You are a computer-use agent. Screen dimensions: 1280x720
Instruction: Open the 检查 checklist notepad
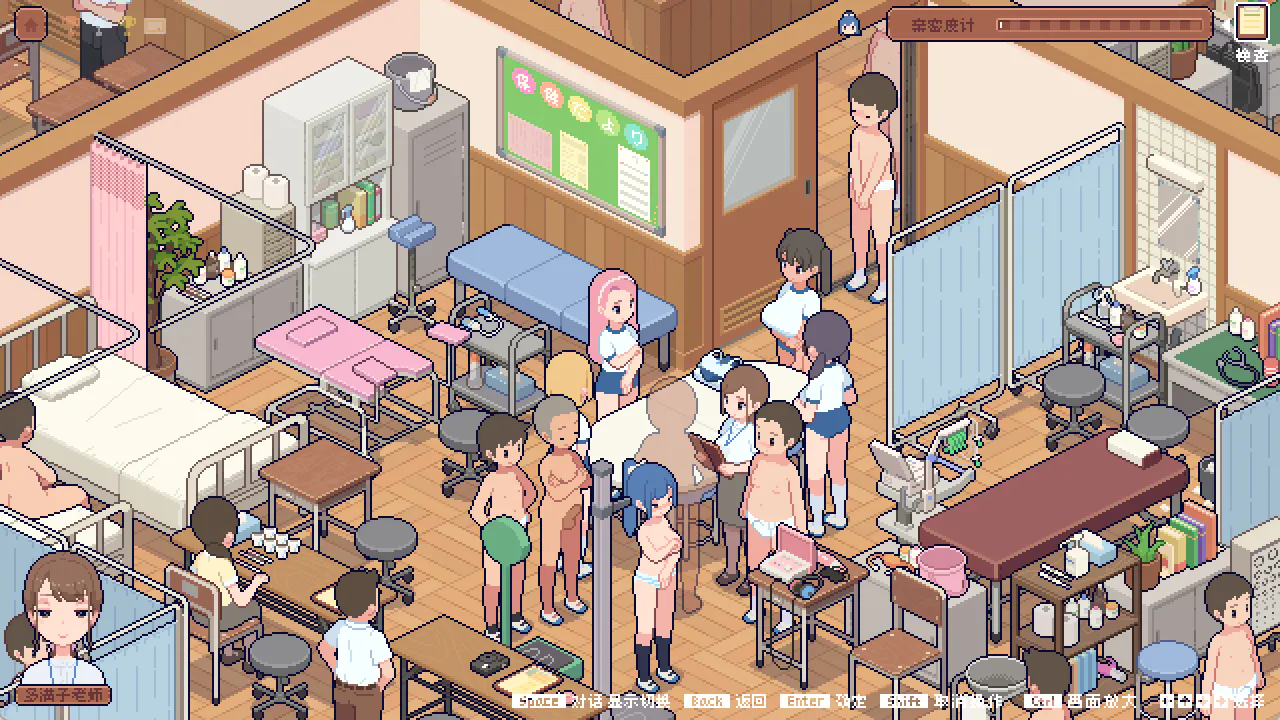click(1250, 22)
